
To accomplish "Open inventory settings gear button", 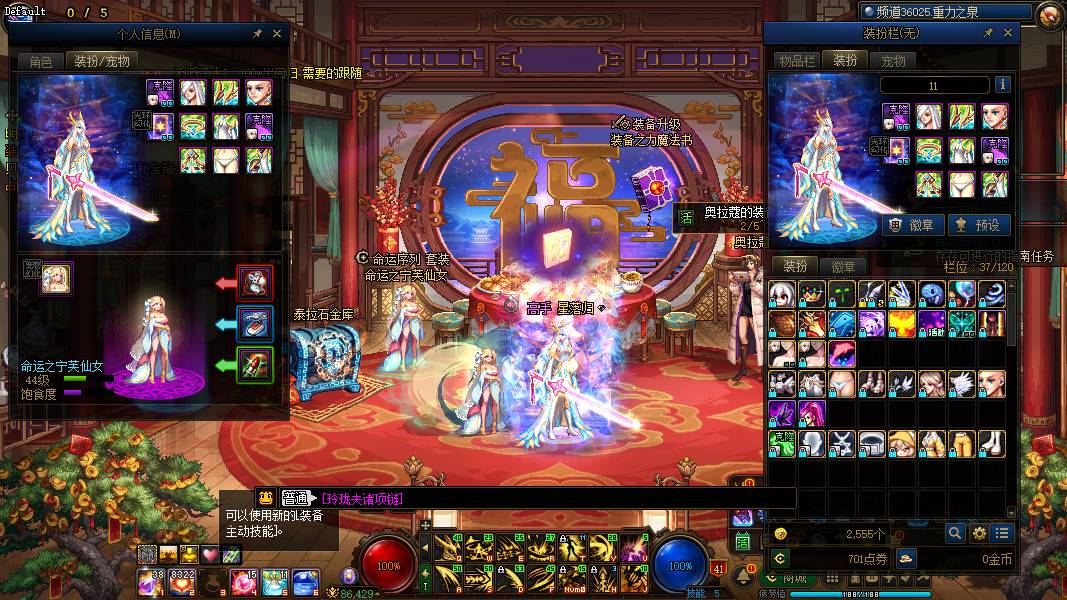I will (x=979, y=534).
